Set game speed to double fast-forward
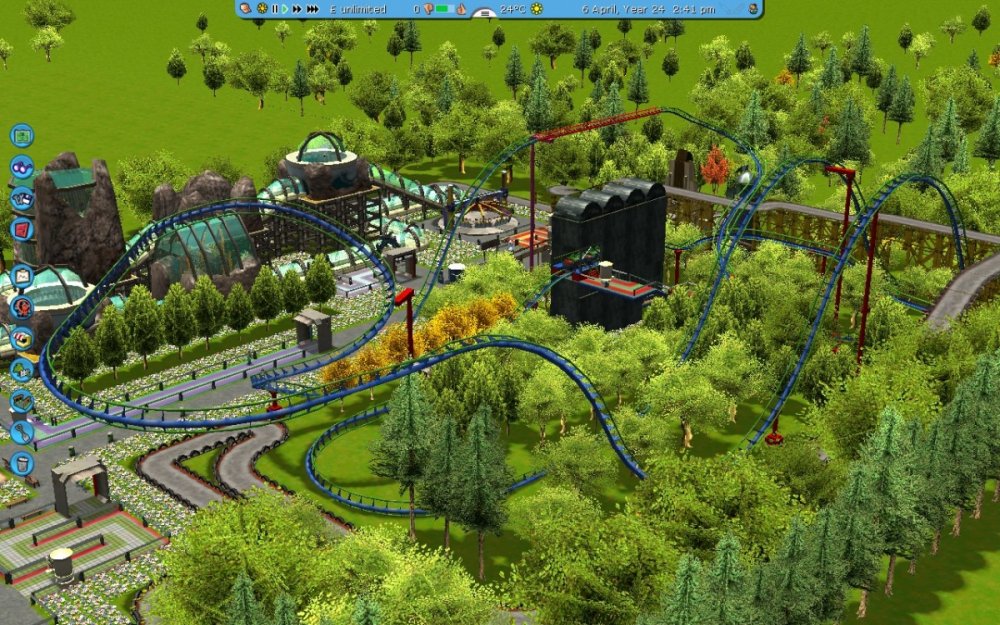This screenshot has height=625, width=1000. pos(297,9)
